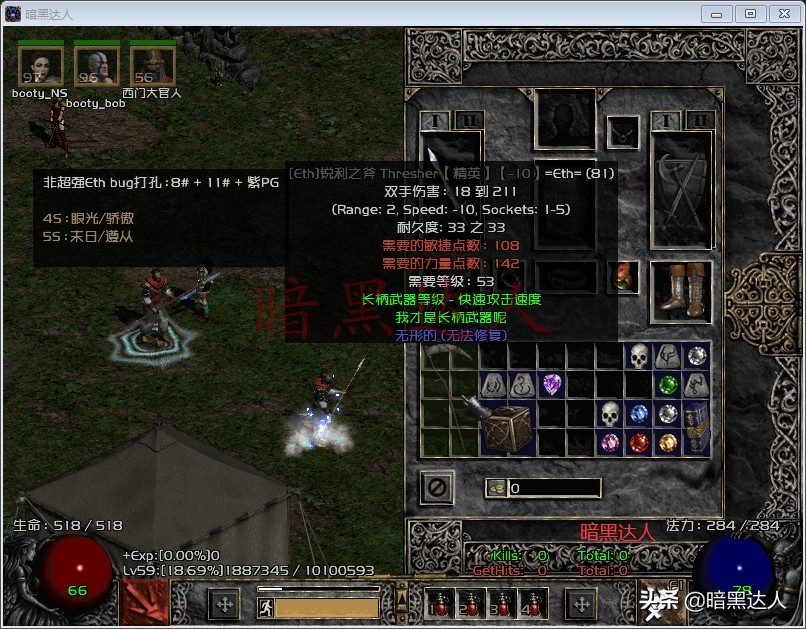This screenshot has width=806, height=629.
Task: Select the blue sapphire gem
Action: [x=638, y=413]
